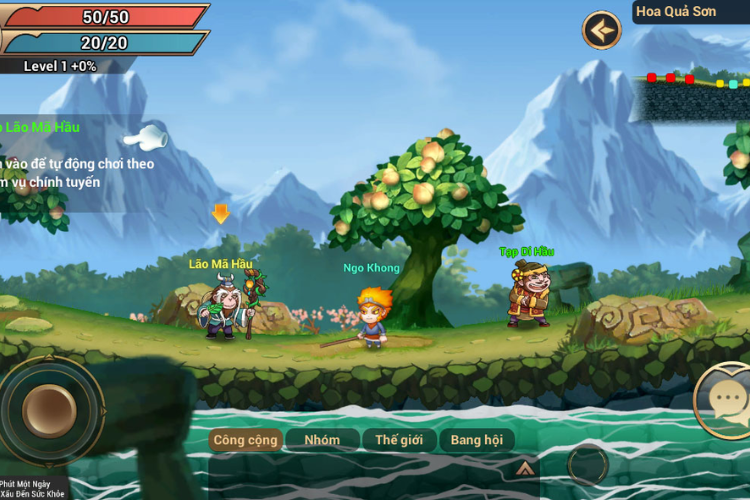
Task: Select the Nhóm chat tab
Action: (x=321, y=440)
